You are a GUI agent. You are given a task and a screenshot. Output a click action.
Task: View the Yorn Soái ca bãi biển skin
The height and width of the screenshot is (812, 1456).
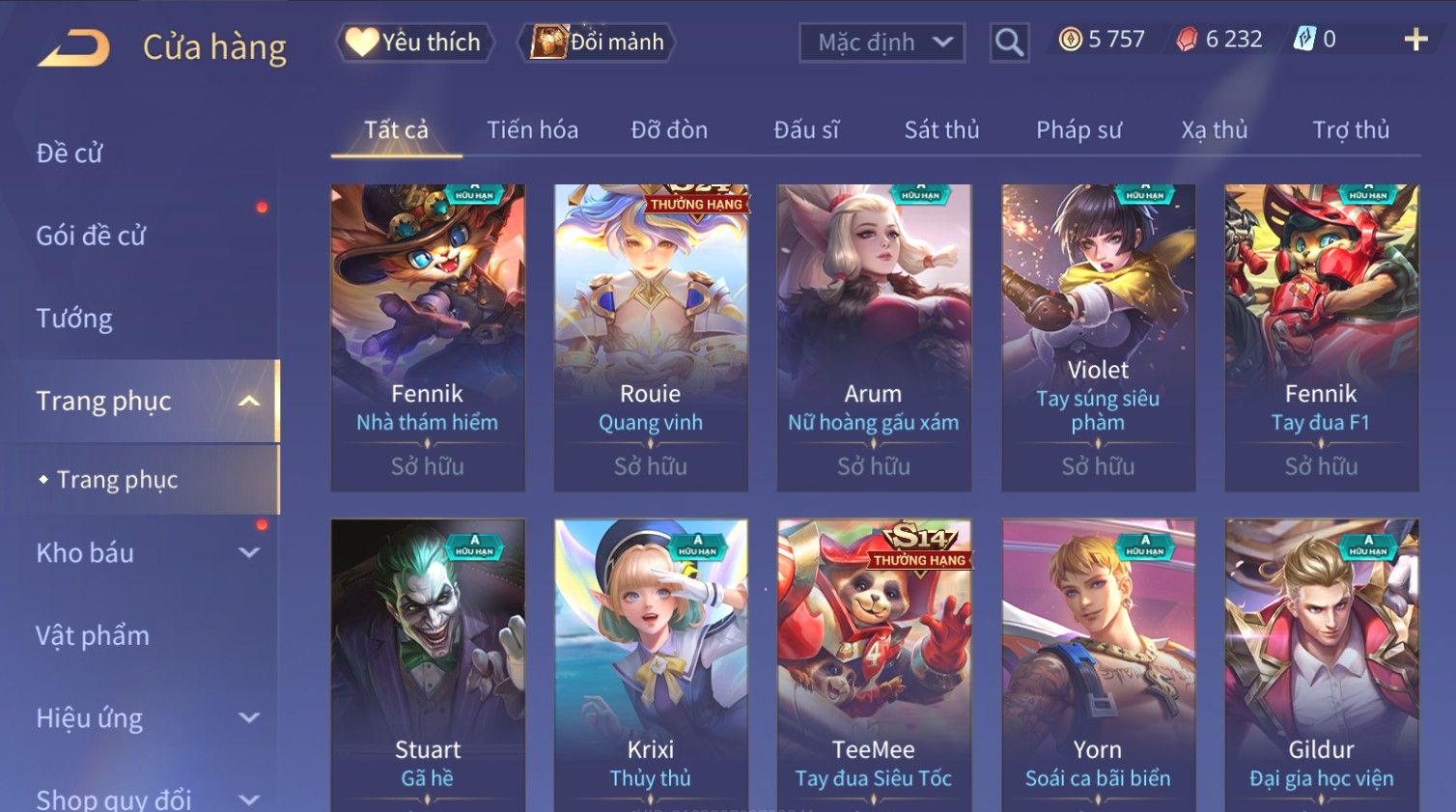click(1098, 666)
